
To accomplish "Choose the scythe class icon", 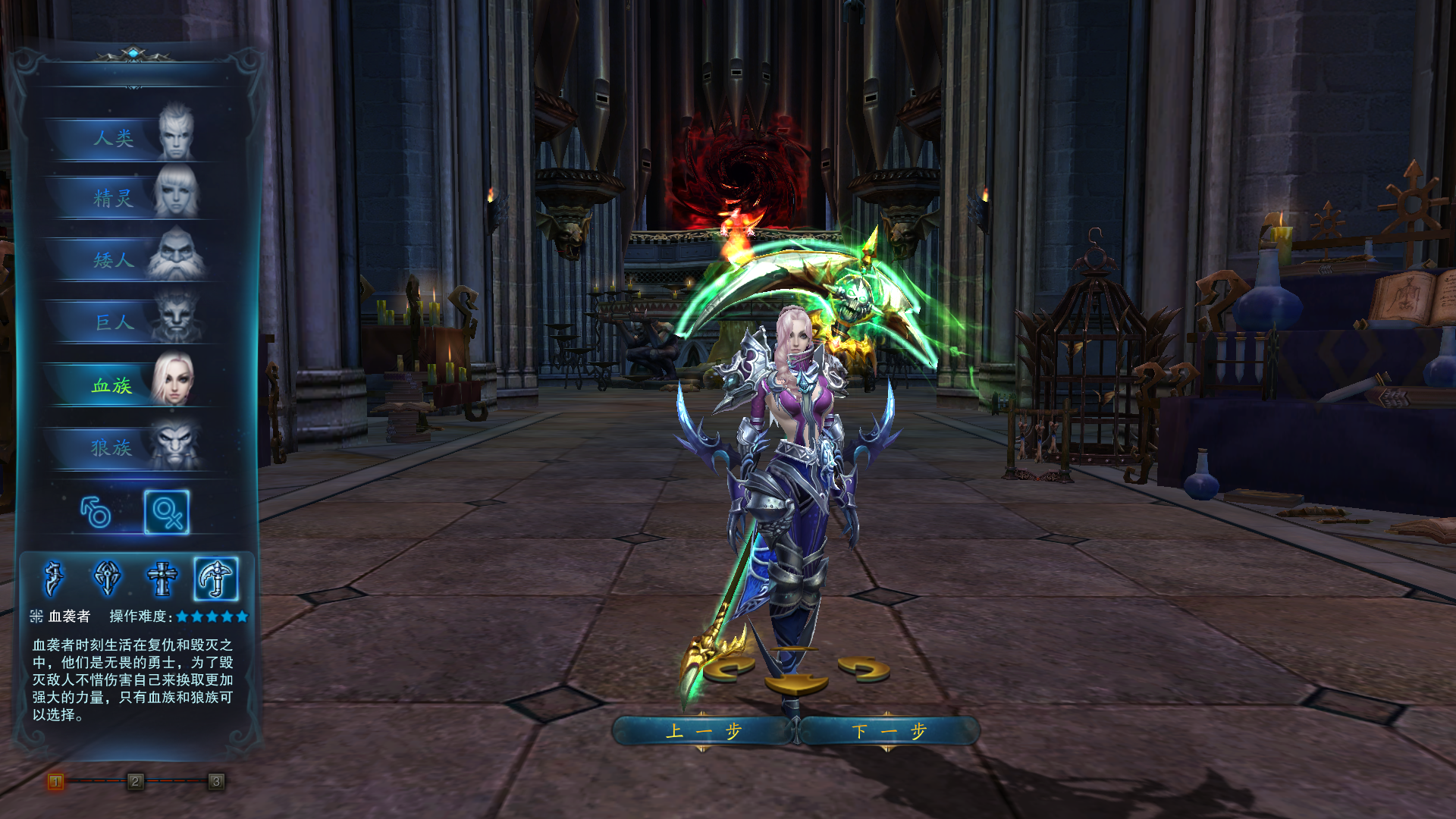I will [216, 579].
